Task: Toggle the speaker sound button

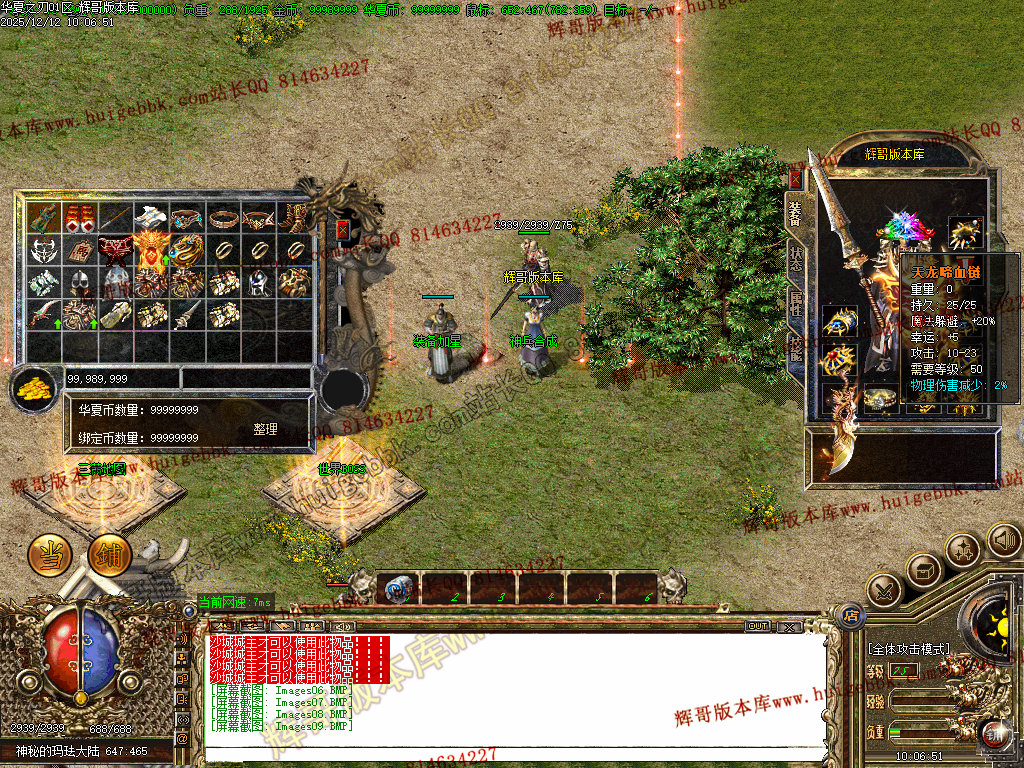Action: (1003, 541)
